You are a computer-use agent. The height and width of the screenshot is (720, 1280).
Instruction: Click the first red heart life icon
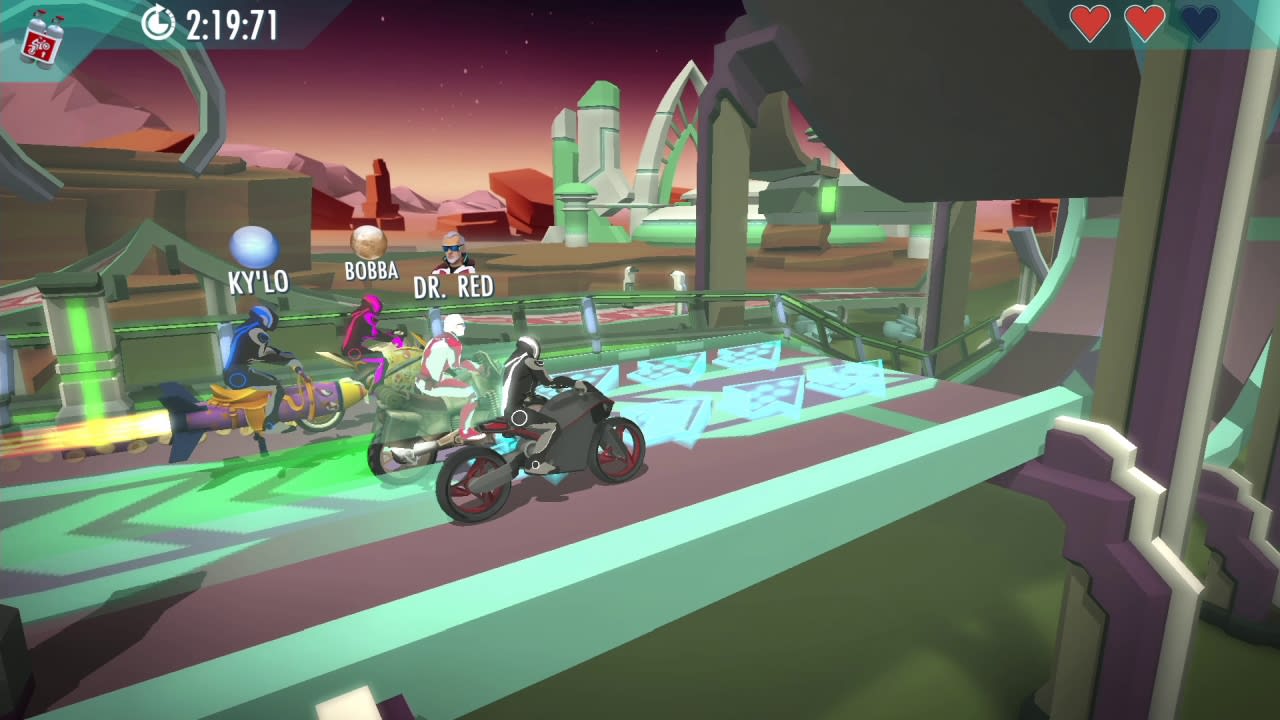(x=1089, y=22)
